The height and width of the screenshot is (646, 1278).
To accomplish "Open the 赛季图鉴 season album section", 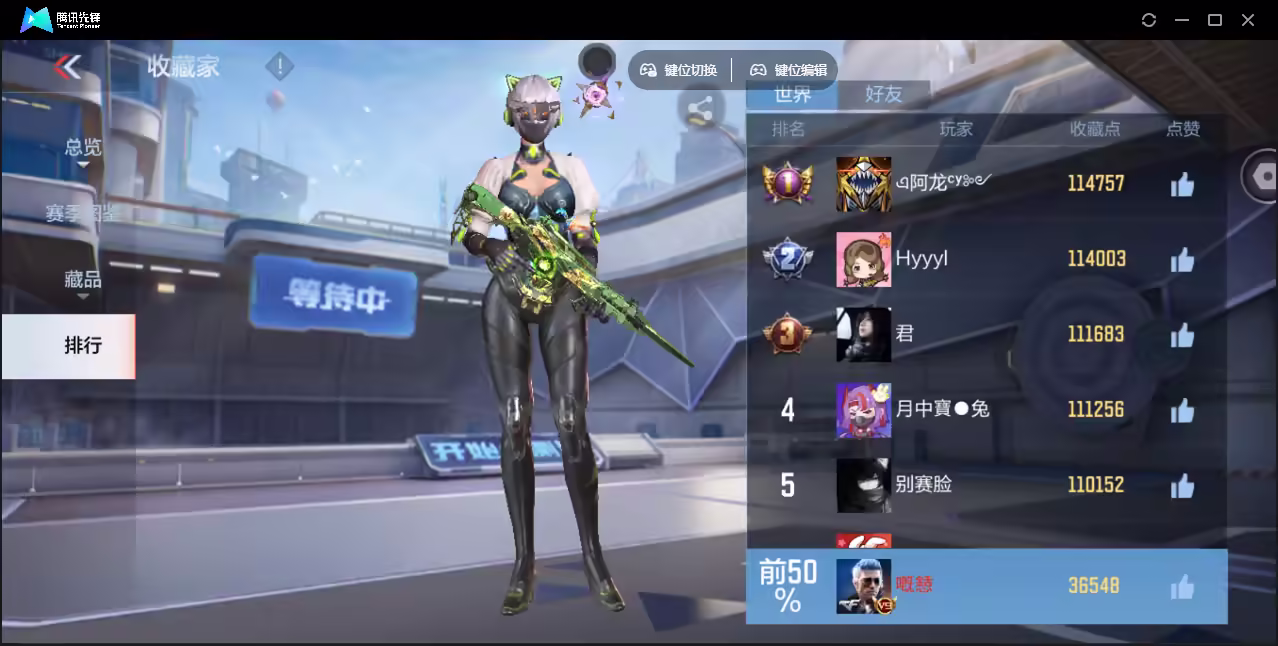I will coord(83,213).
